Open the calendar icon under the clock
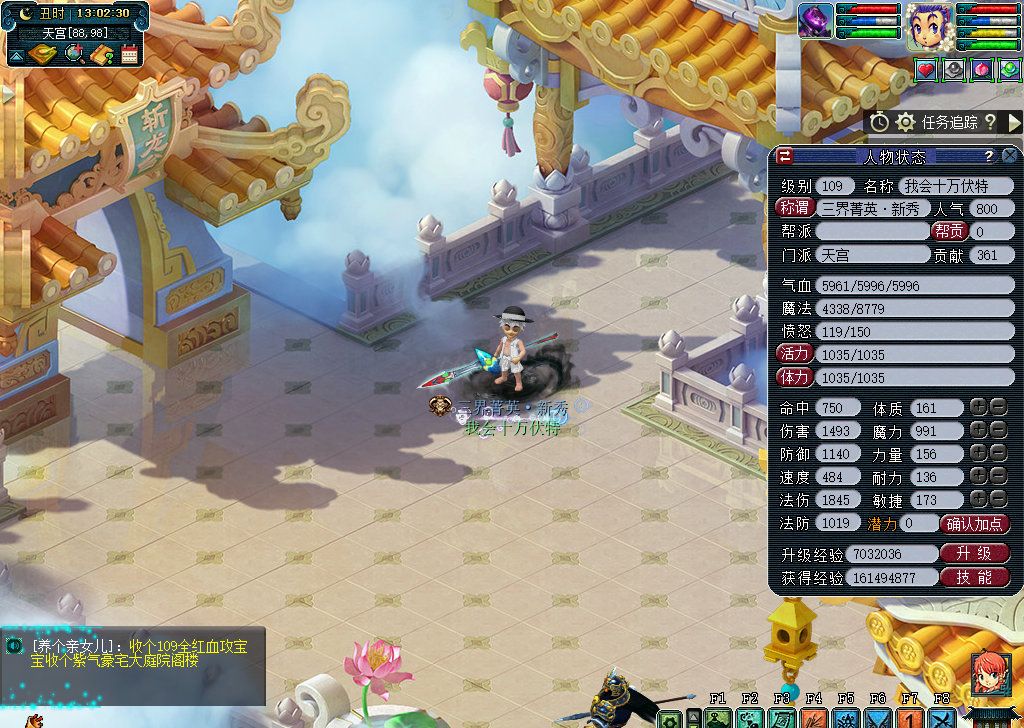Image resolution: width=1024 pixels, height=728 pixels. 130,54
